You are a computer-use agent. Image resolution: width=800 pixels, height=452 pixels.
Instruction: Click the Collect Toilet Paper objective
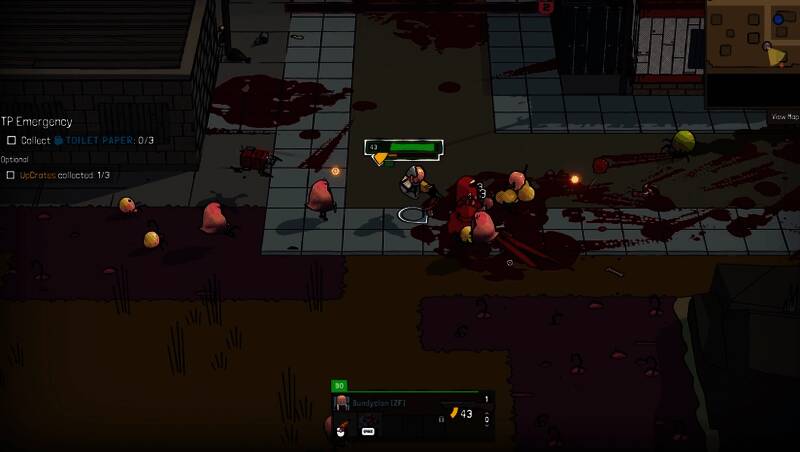80,140
